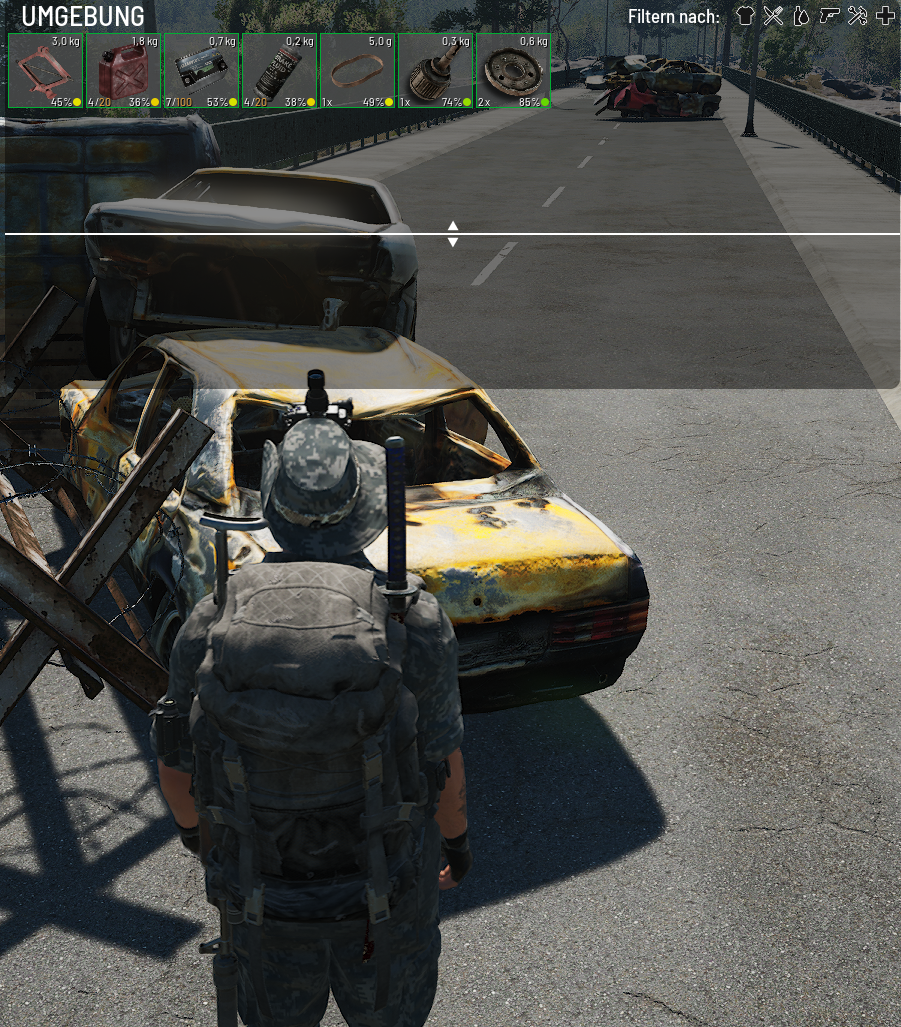Click the rusty alternator part slot
The width and height of the screenshot is (901, 1027).
[x=436, y=71]
